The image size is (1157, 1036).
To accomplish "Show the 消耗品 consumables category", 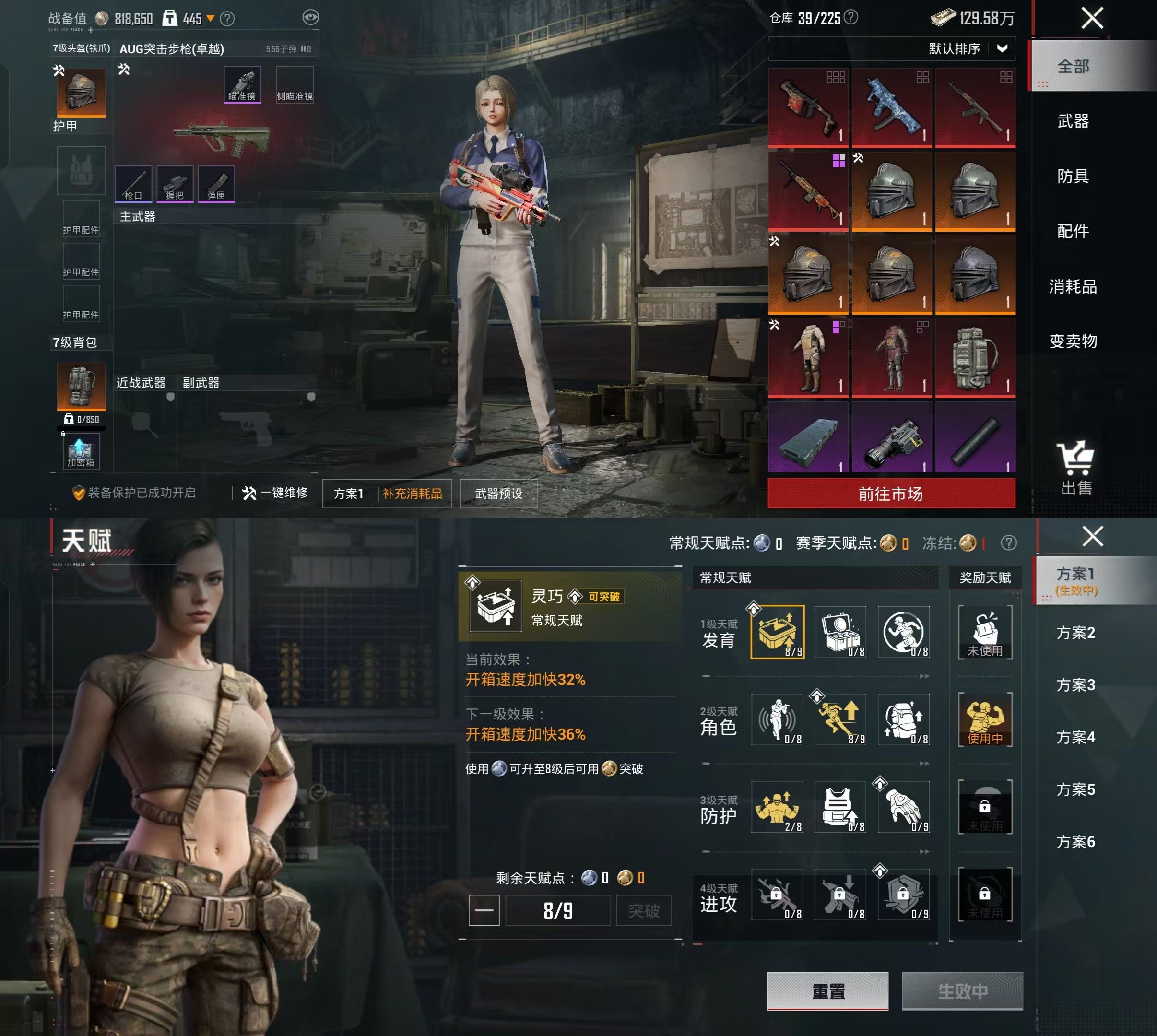I will (x=1073, y=286).
